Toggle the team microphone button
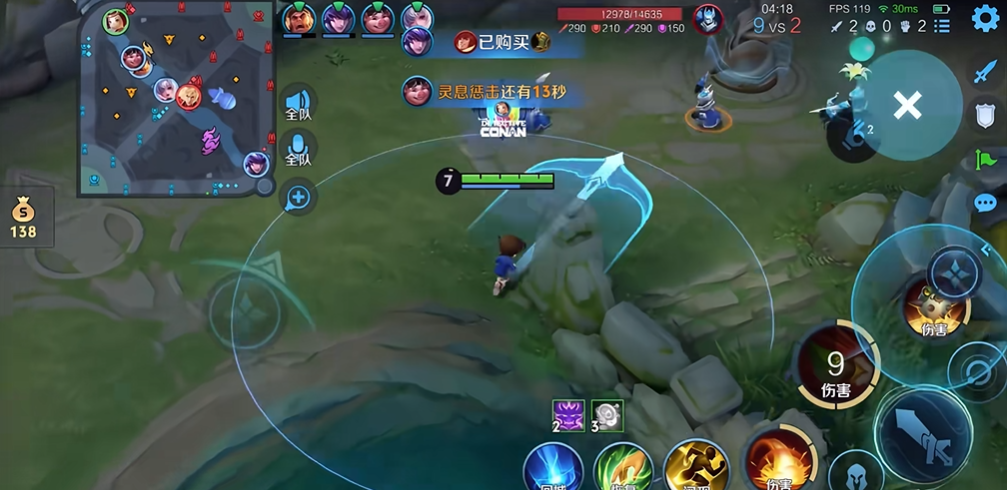 click(298, 150)
